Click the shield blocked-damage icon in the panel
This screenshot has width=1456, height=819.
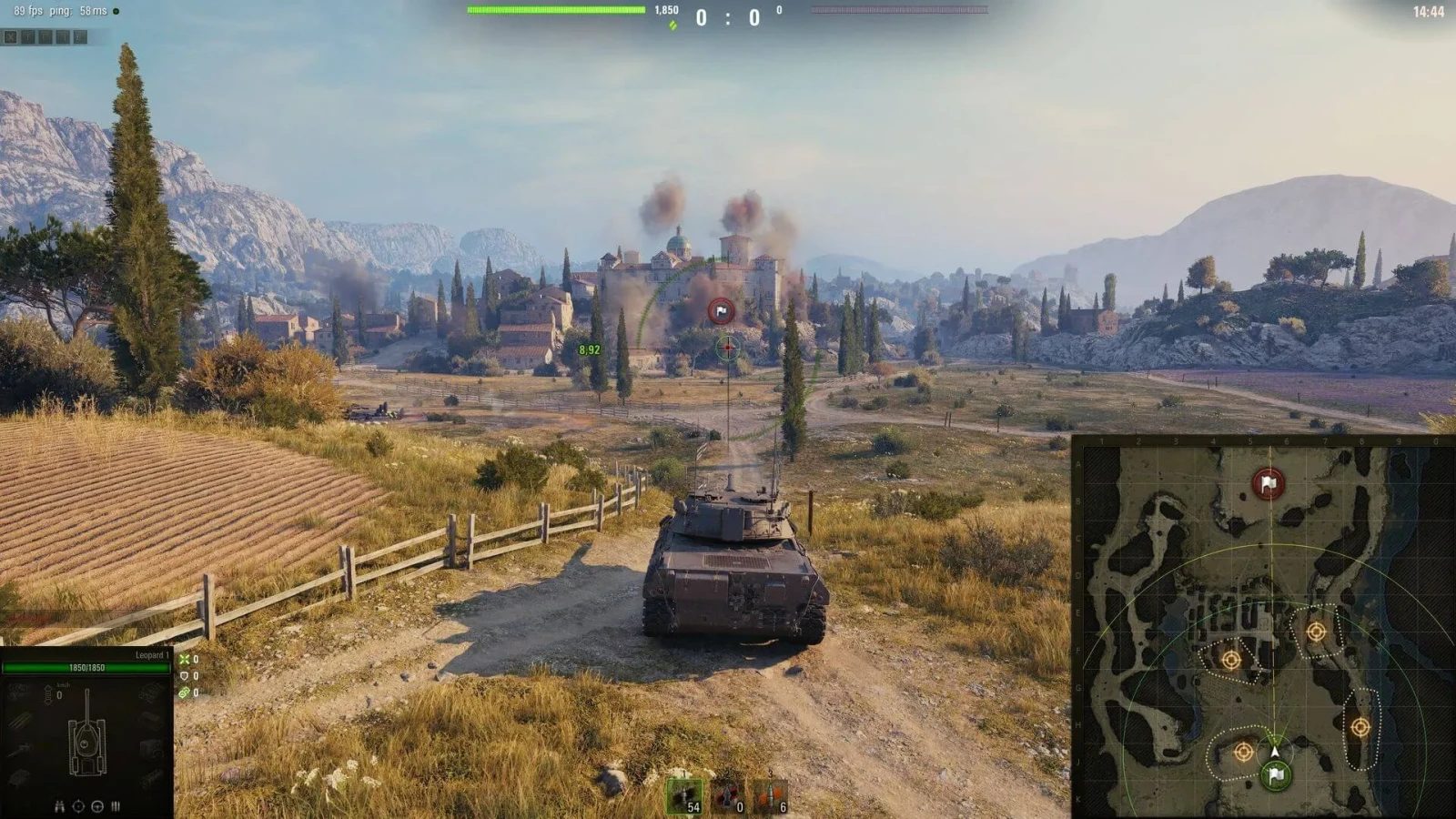185,676
